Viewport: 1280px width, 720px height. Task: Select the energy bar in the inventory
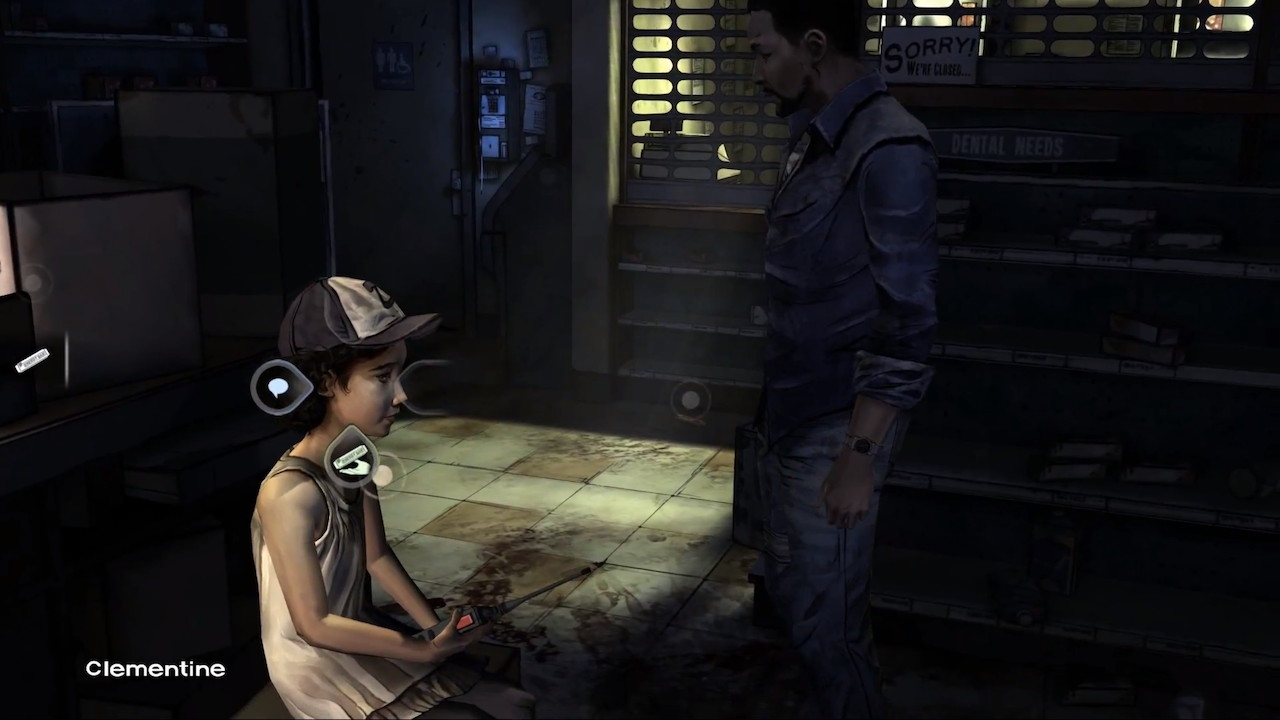[x=32, y=360]
